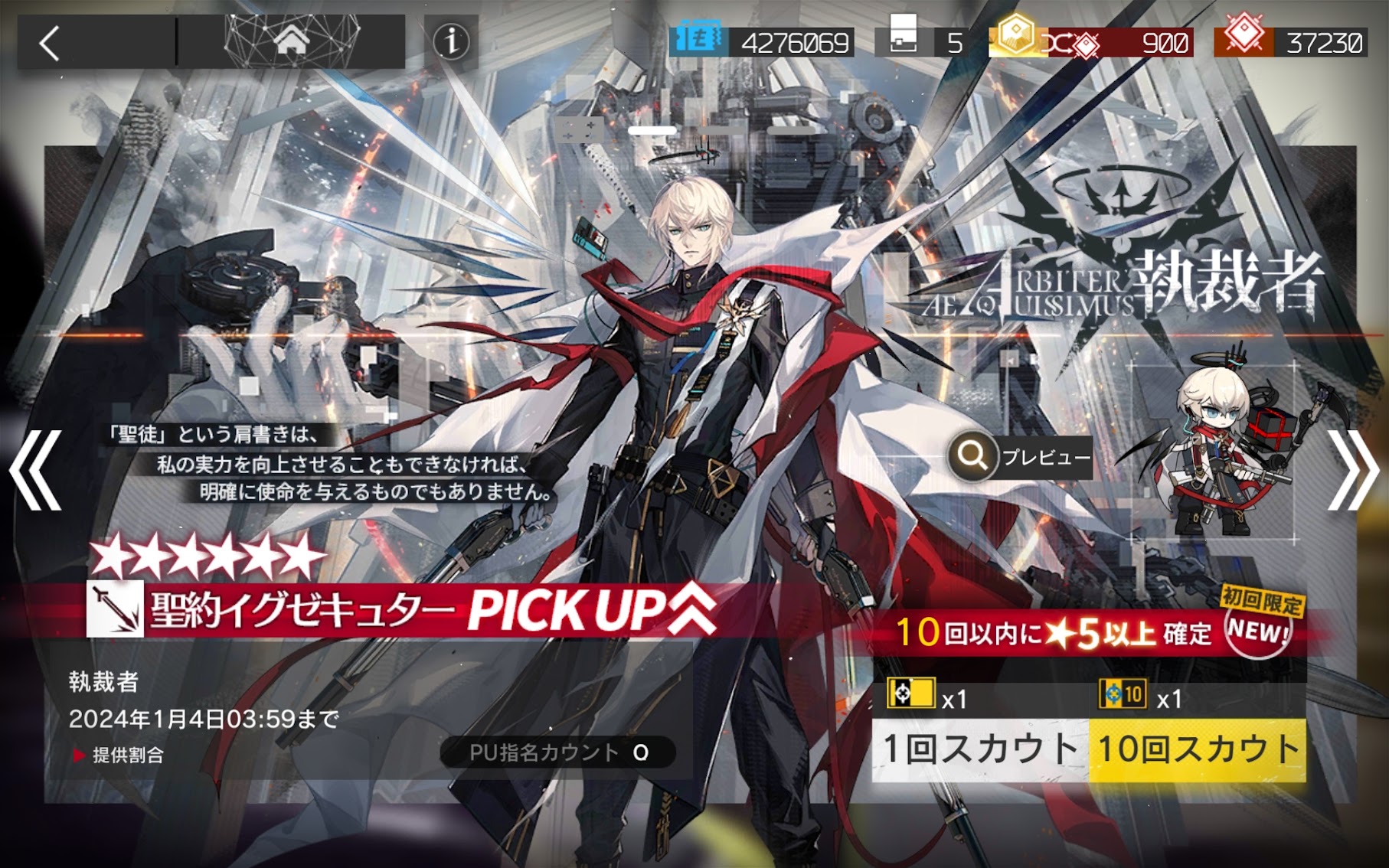Perform a 10回スカウト ten-pull scout

(x=1198, y=749)
